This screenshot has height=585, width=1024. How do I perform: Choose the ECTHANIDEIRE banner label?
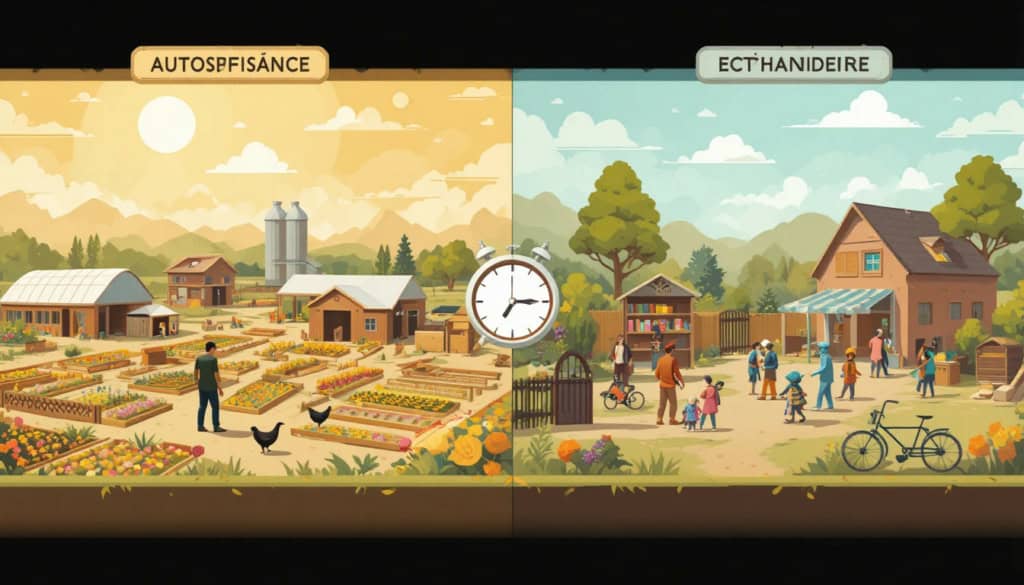(x=793, y=65)
